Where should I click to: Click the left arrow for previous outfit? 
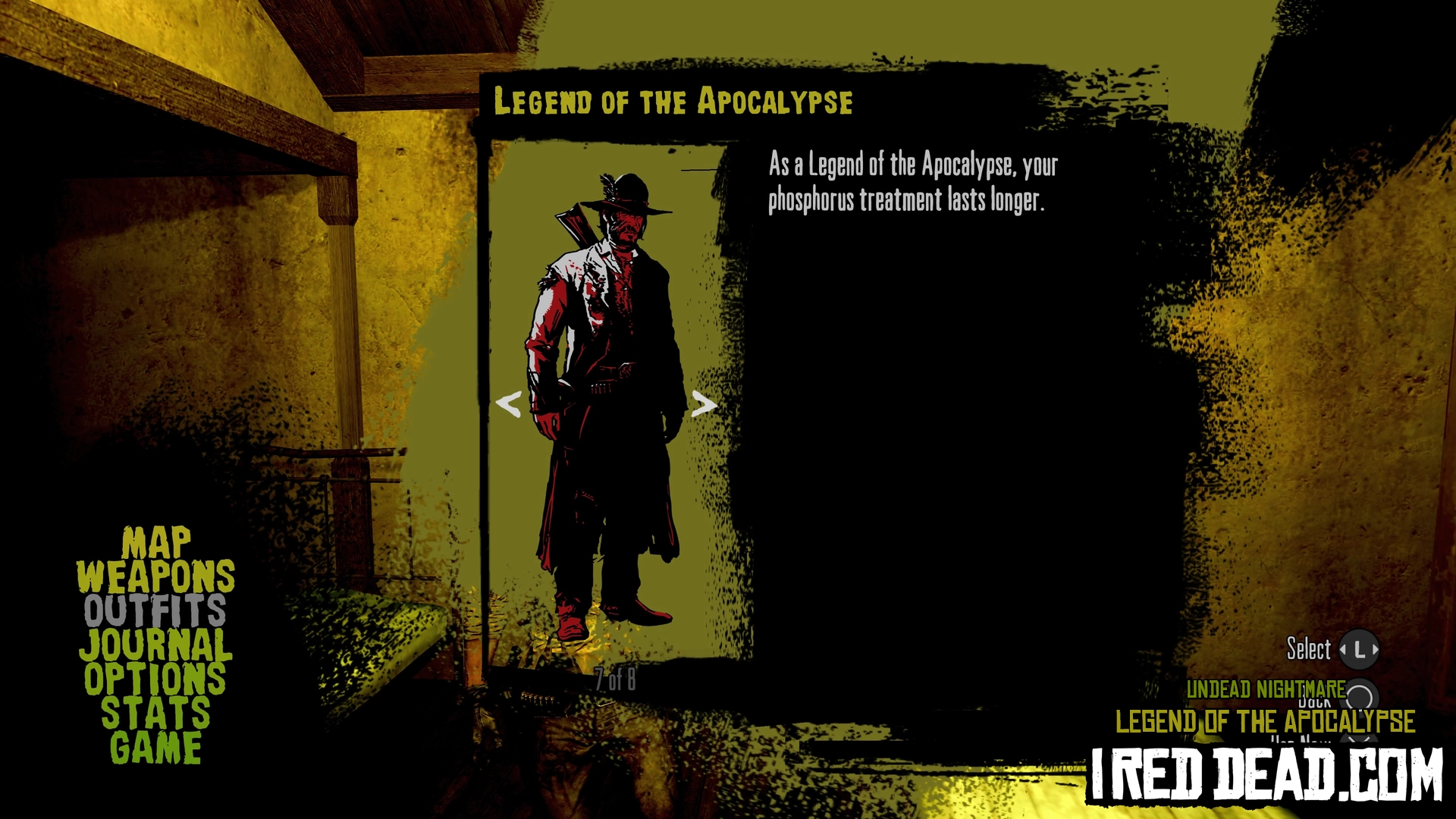click(x=508, y=404)
